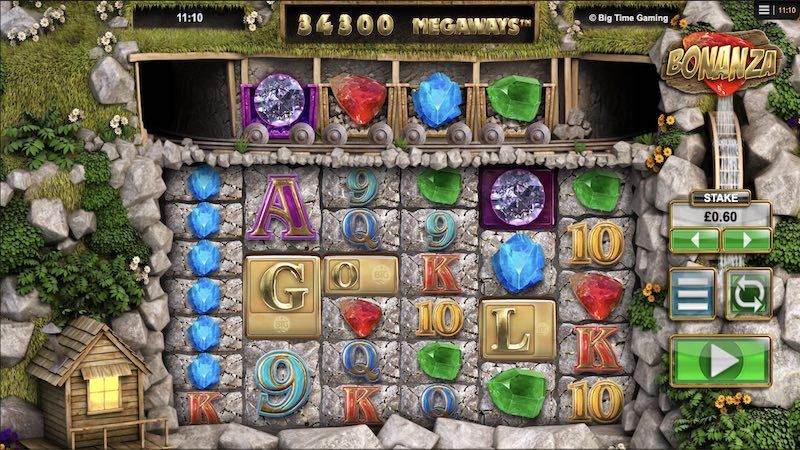Viewport: 800px width, 450px height.
Task: Increase the stake with the right arrow
Action: point(746,241)
